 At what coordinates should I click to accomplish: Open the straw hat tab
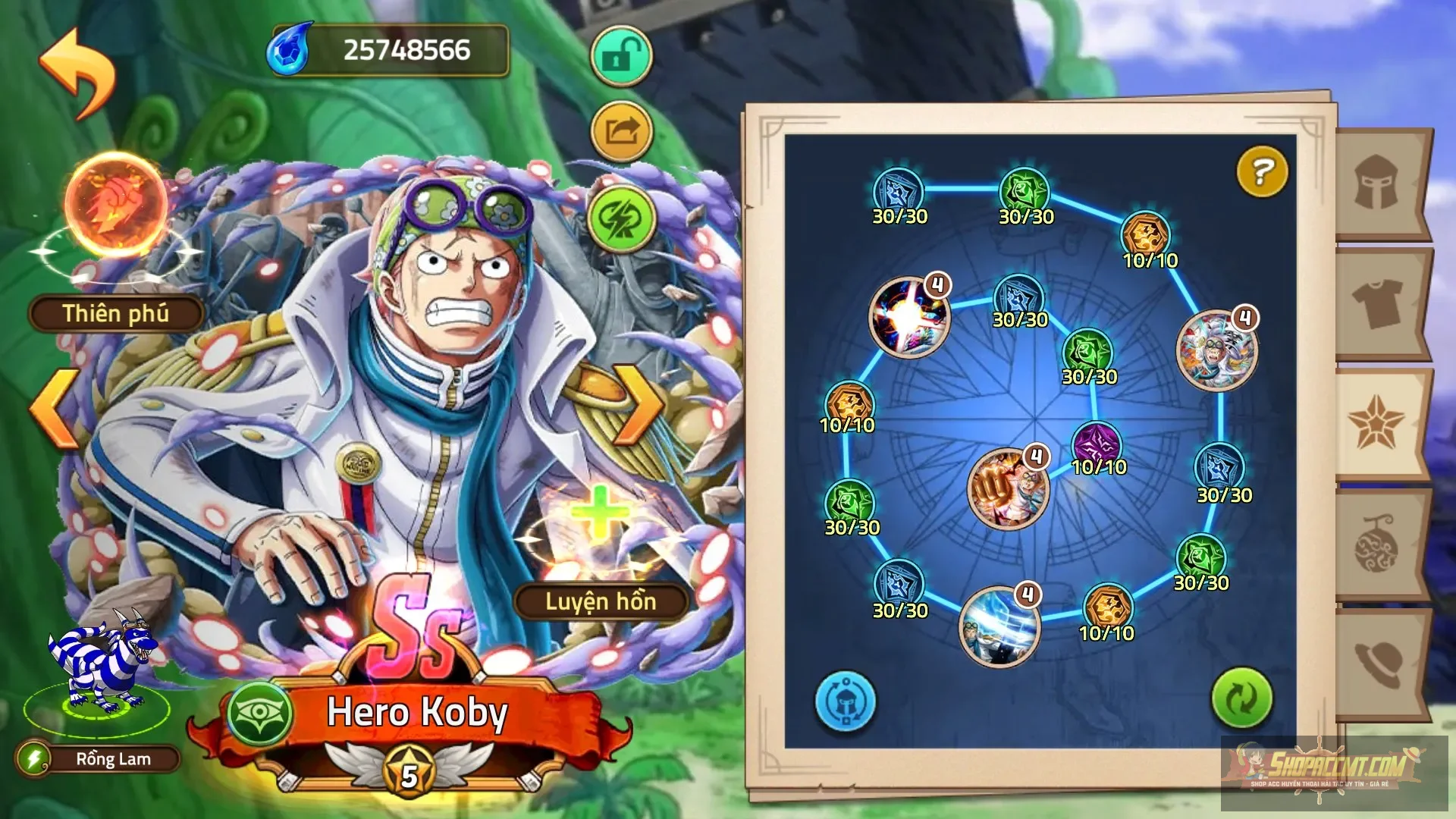(1376, 664)
